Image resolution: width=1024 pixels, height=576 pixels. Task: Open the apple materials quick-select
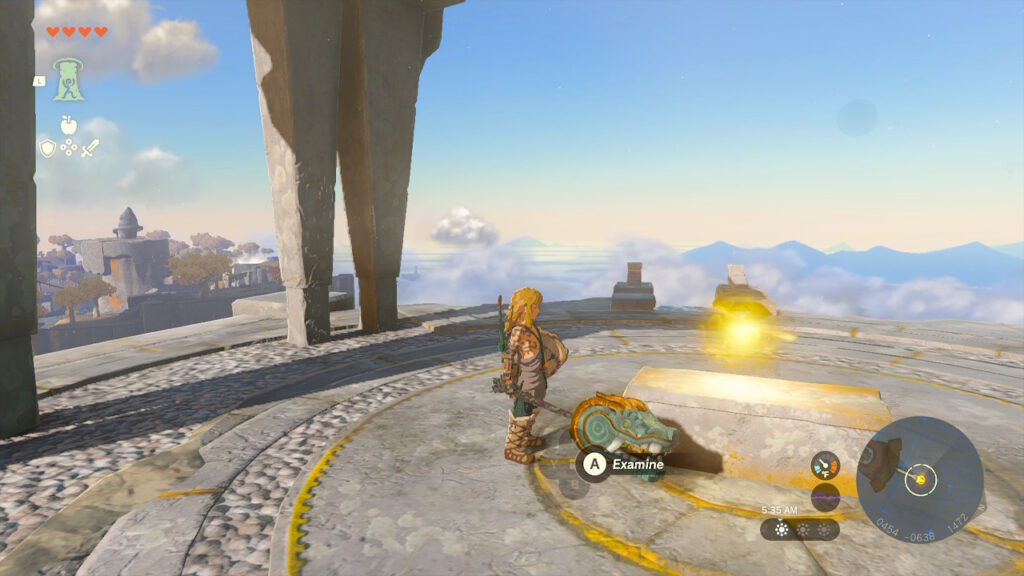click(x=68, y=125)
